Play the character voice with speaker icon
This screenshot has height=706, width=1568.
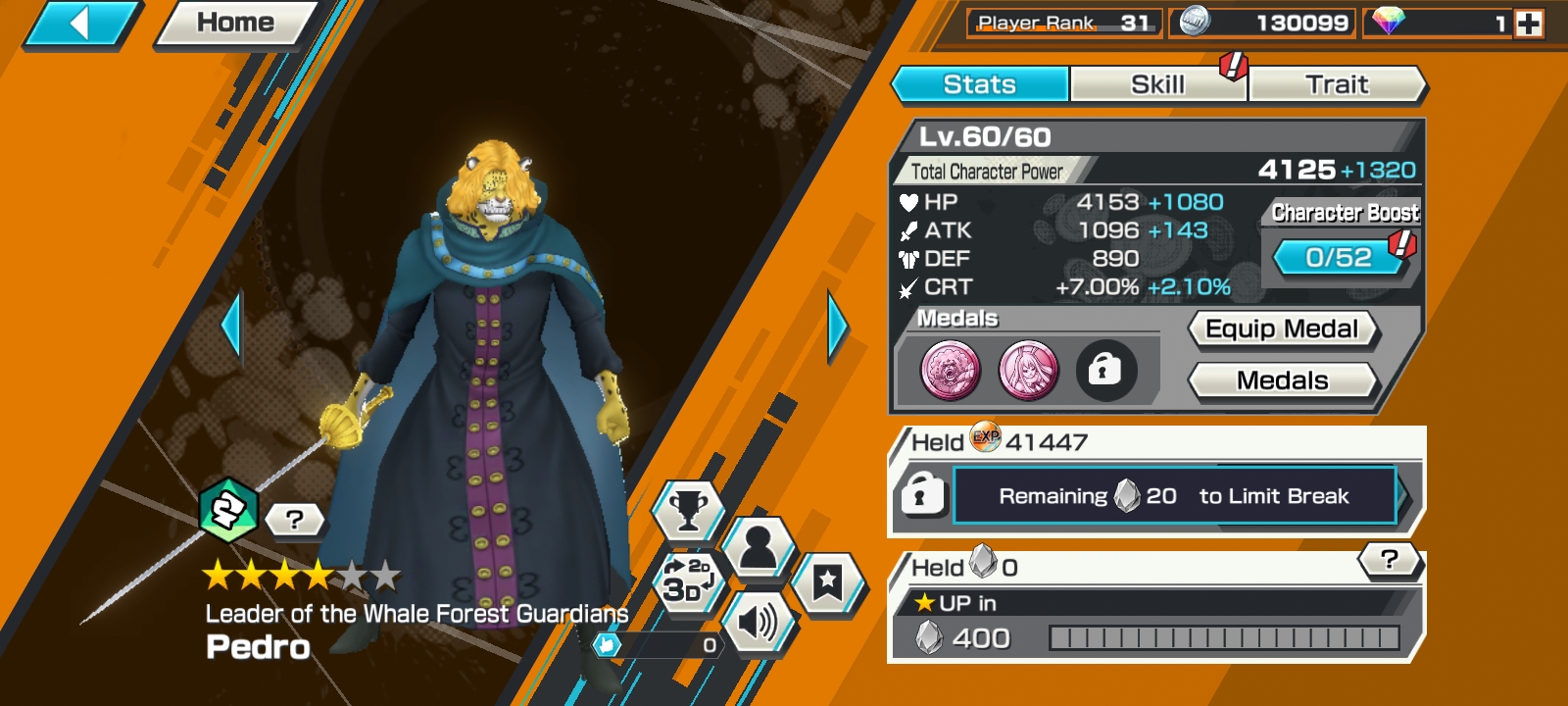click(x=757, y=622)
